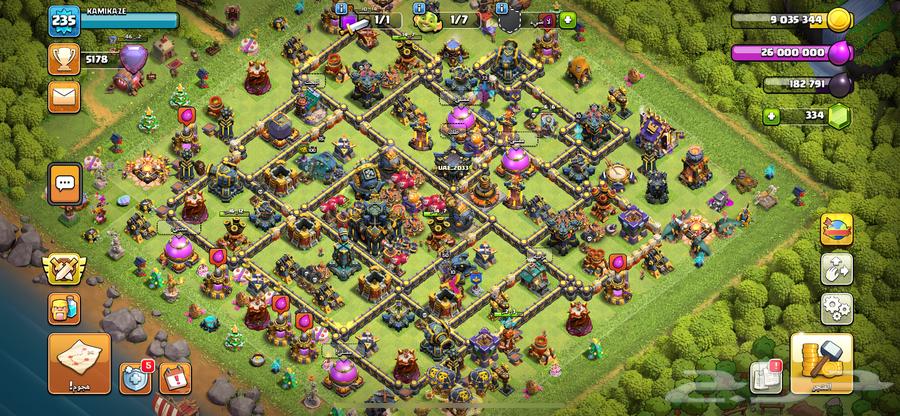
Task: Open the magnet button
Action: pyautogui.click(x=836, y=268)
